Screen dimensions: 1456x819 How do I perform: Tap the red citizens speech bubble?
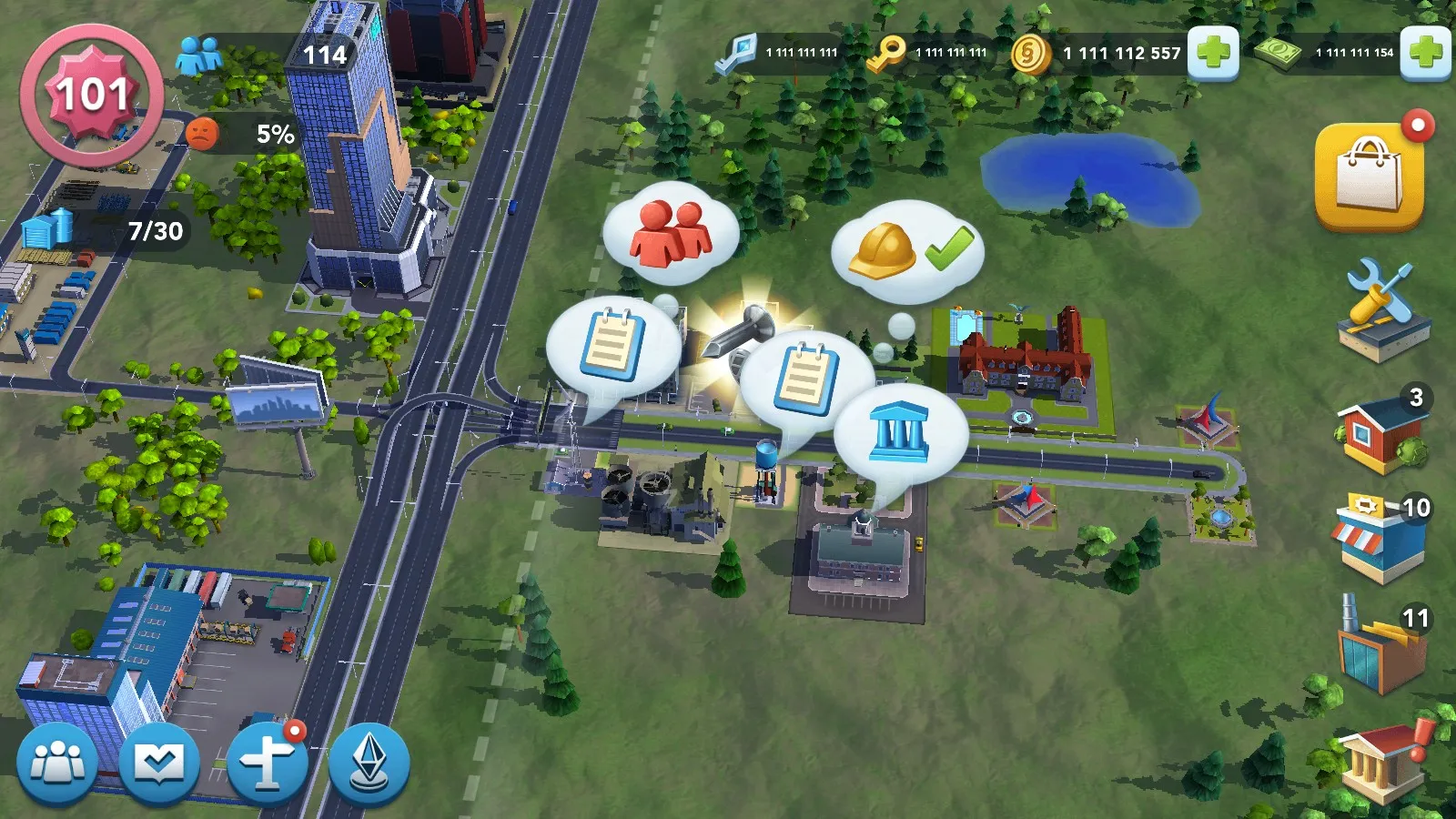pos(671,233)
